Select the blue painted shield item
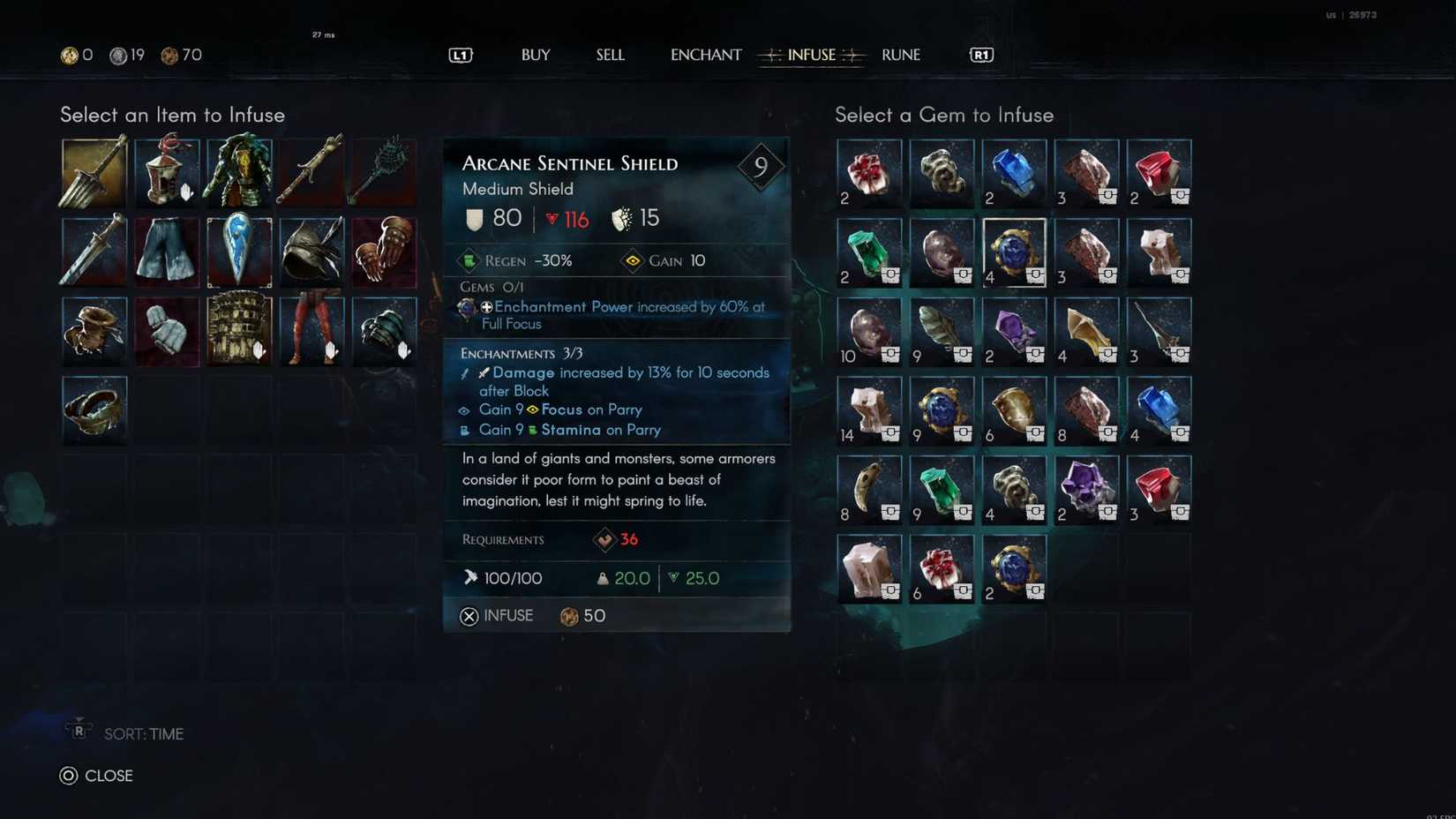This screenshot has height=819, width=1456. 239,252
